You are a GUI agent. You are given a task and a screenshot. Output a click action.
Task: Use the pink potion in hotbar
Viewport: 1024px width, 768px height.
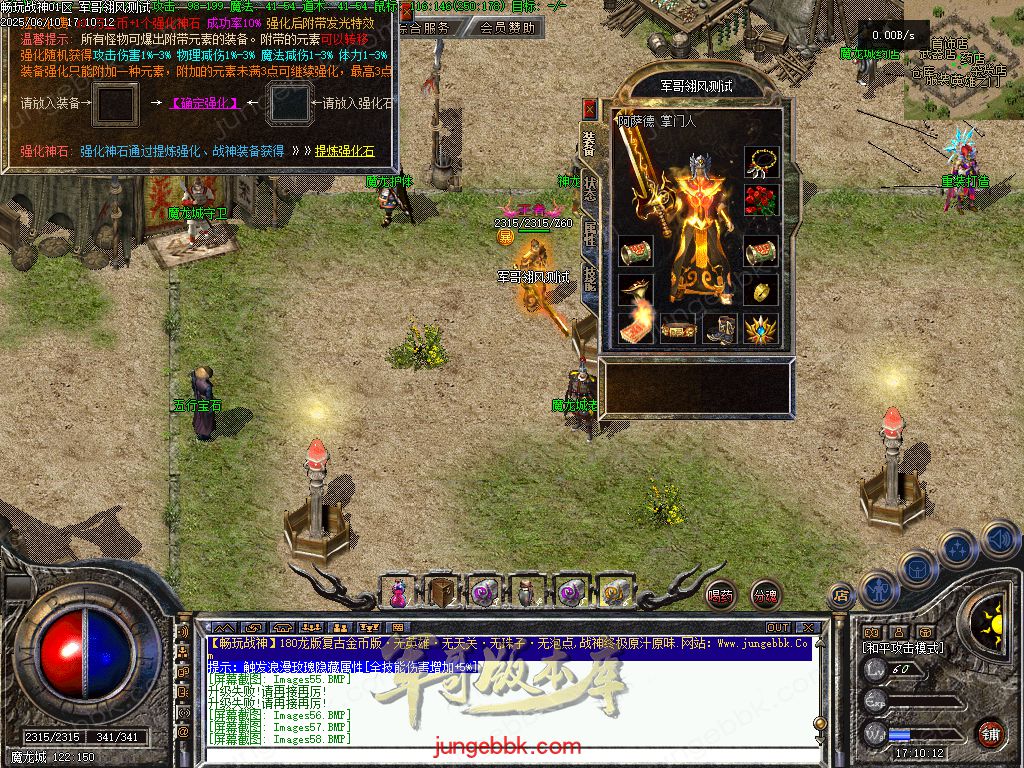click(x=398, y=593)
